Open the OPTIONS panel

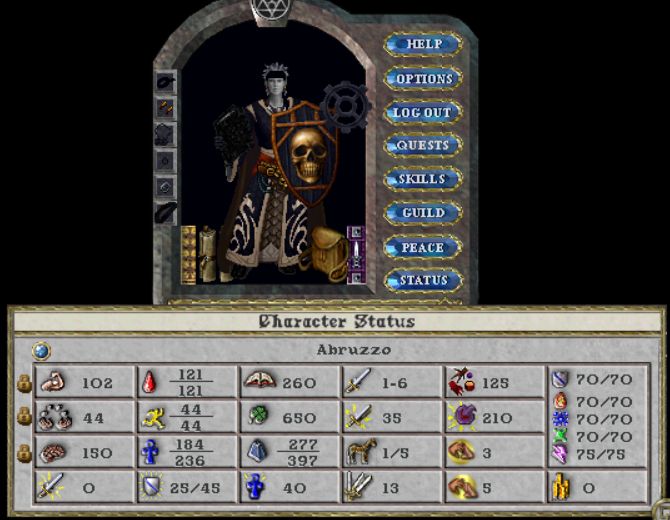click(423, 79)
